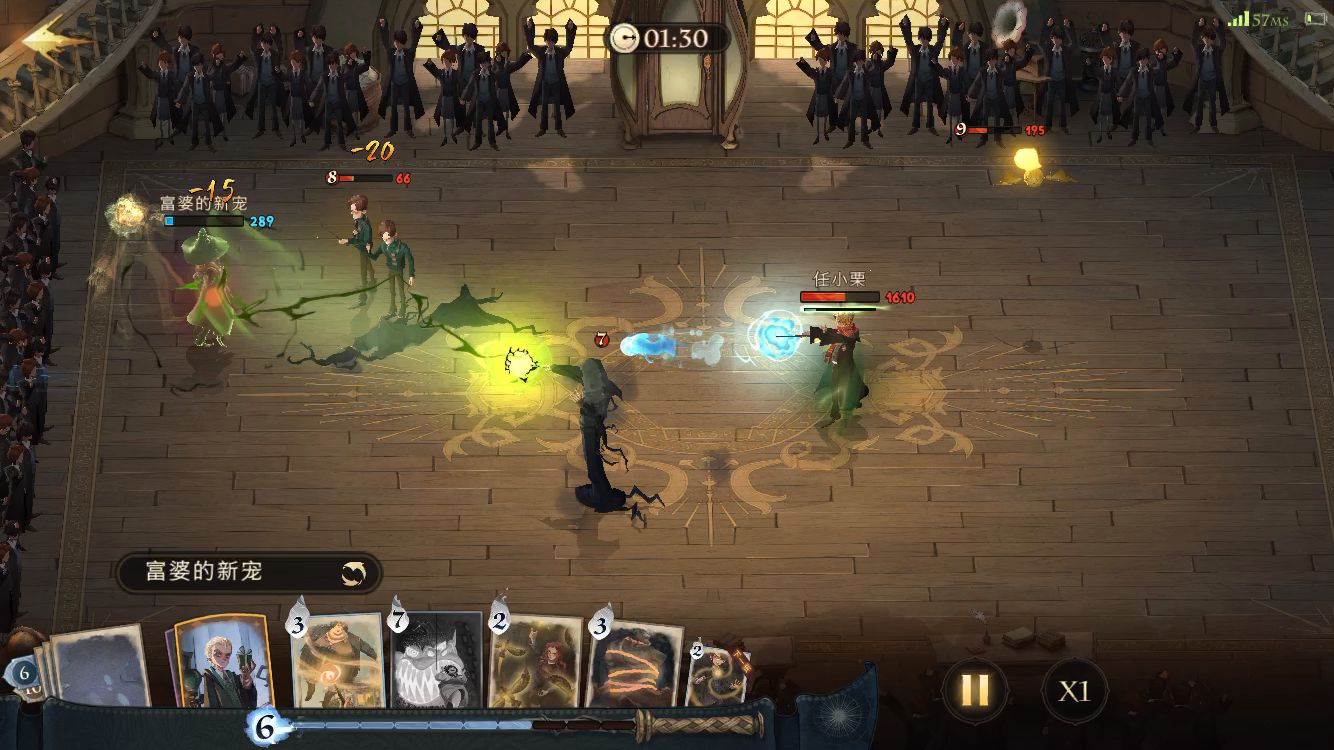This screenshot has width=1334, height=750.
Task: Choose the small 2-cost card at hand's end
Action: [x=716, y=673]
